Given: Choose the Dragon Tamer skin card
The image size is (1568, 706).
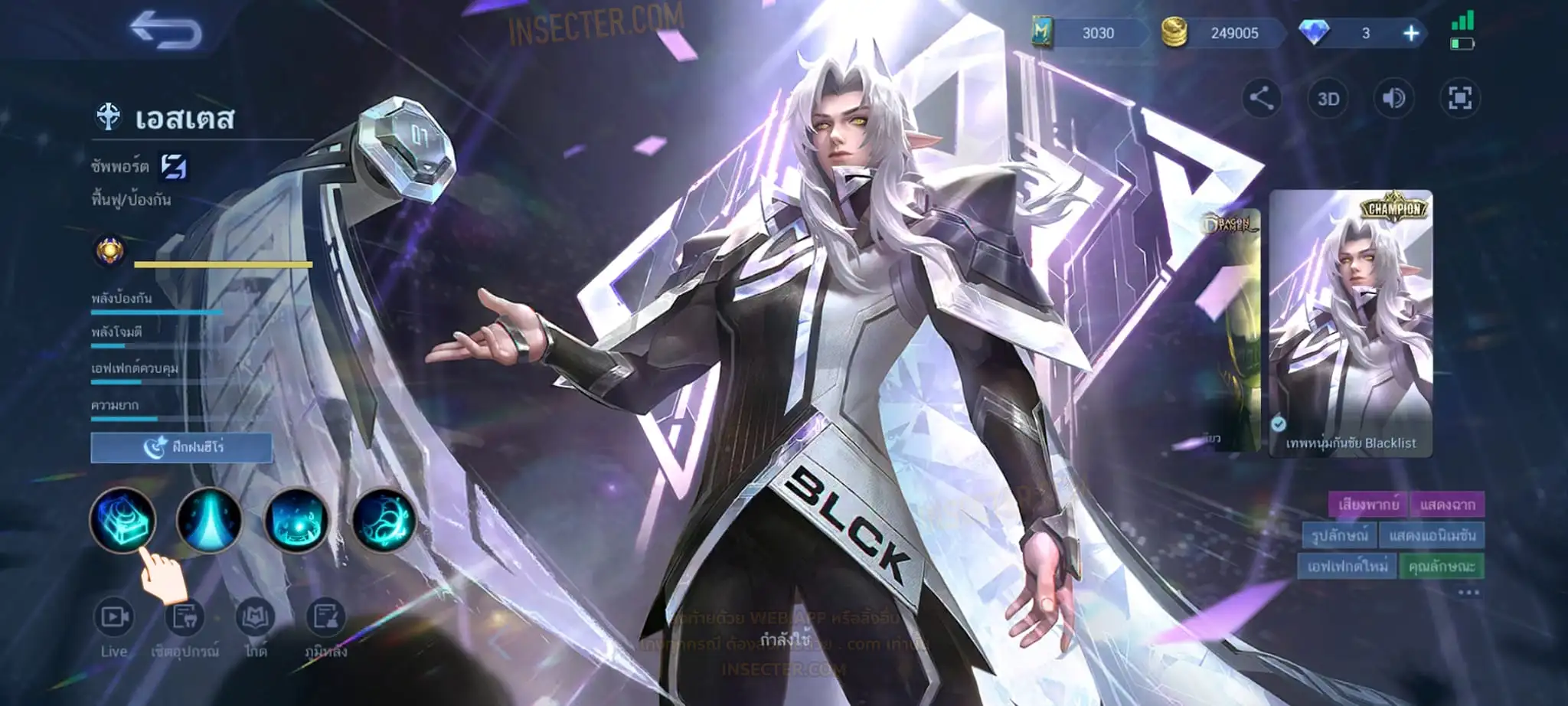Looking at the screenshot, I should coord(1230,329).
